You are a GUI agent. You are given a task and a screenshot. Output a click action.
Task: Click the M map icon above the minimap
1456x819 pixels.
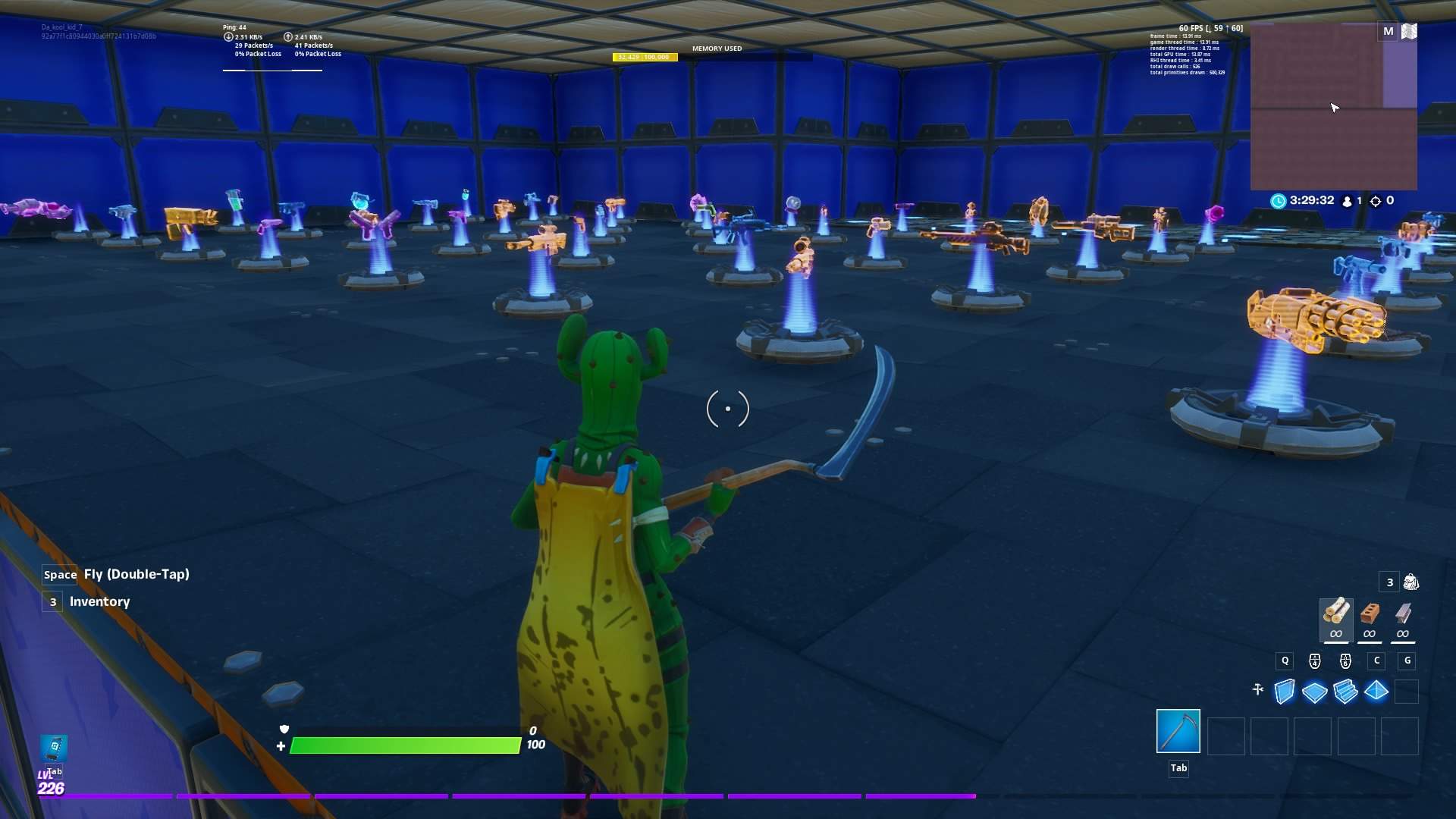pyautogui.click(x=1389, y=31)
